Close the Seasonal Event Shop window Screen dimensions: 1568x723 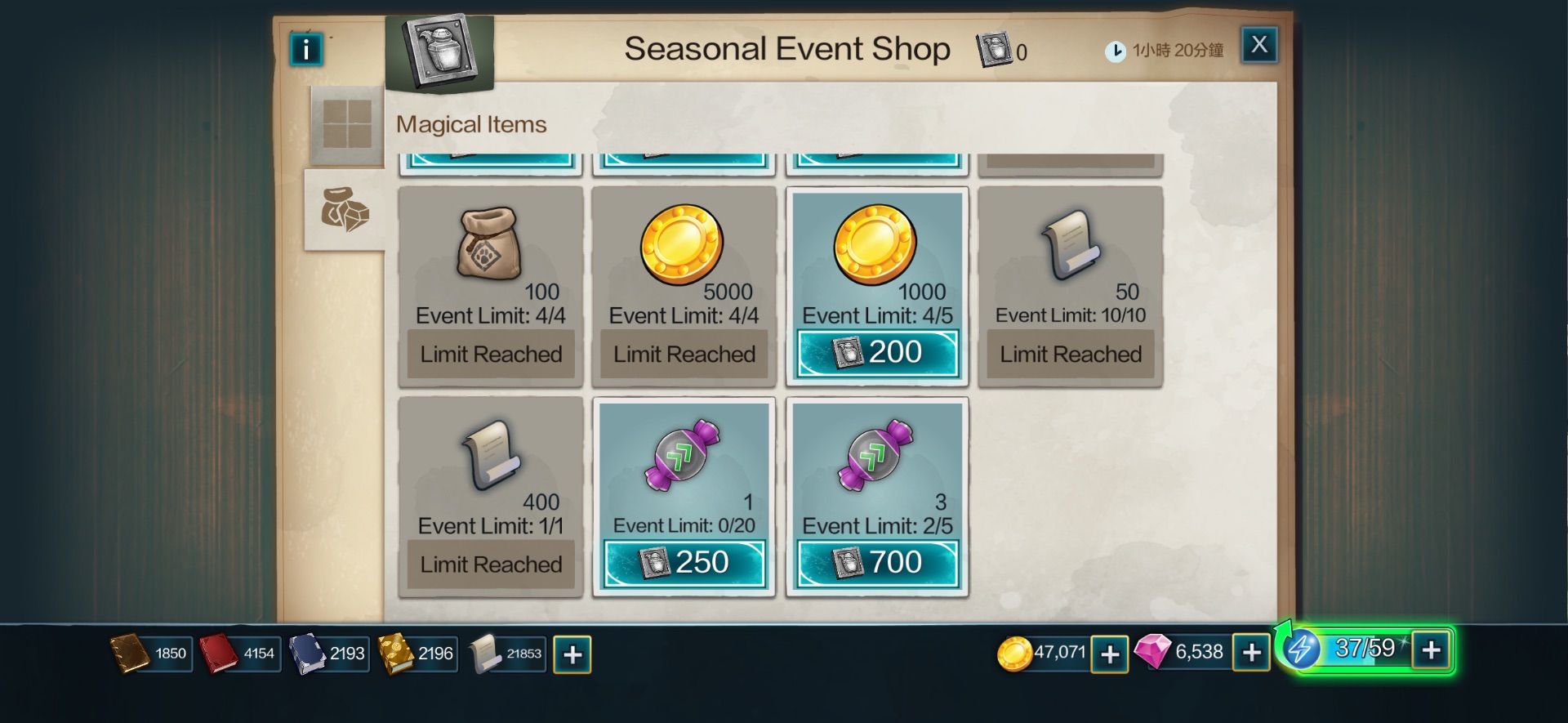pyautogui.click(x=1258, y=45)
